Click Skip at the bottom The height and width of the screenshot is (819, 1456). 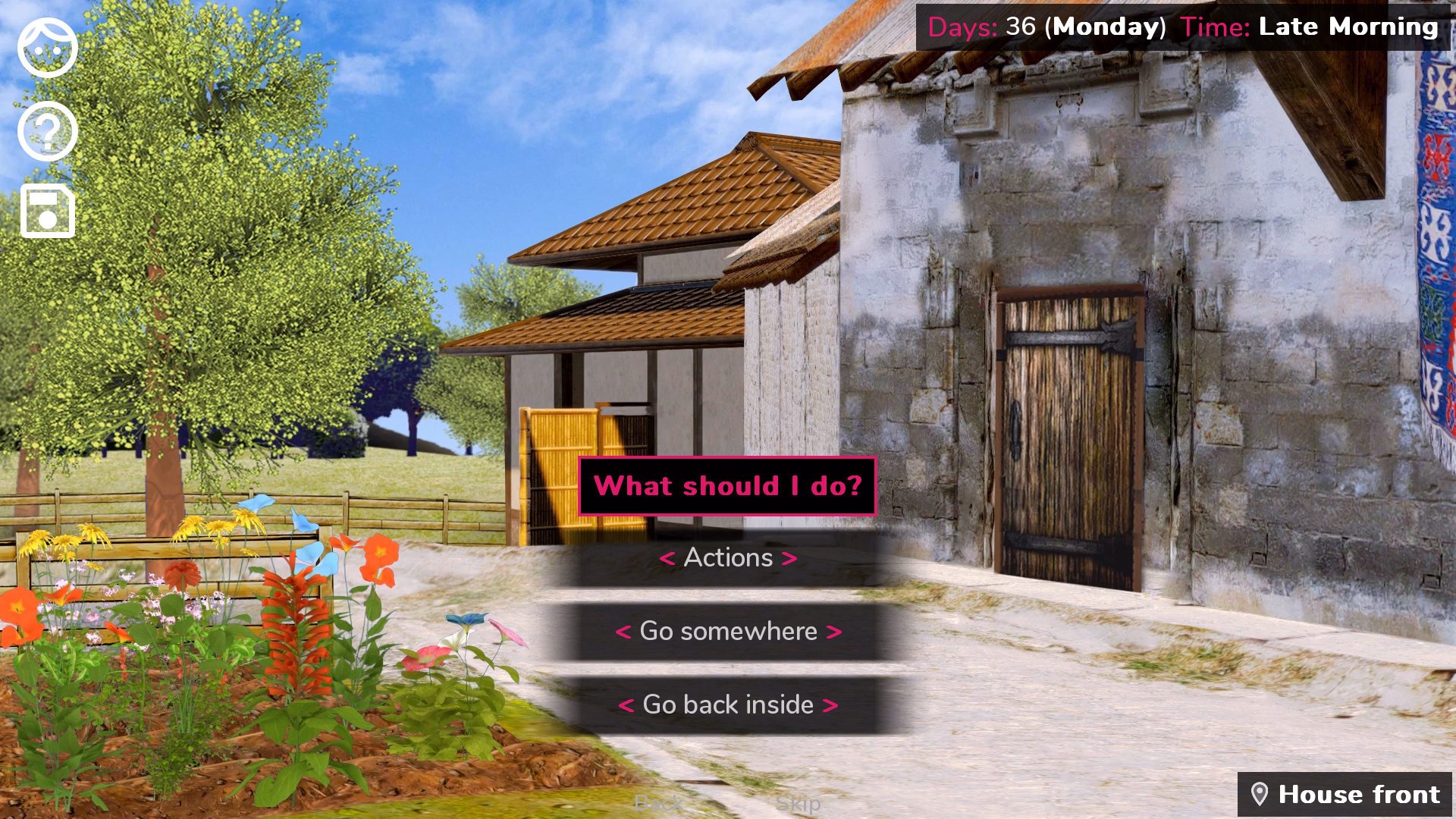(x=798, y=803)
